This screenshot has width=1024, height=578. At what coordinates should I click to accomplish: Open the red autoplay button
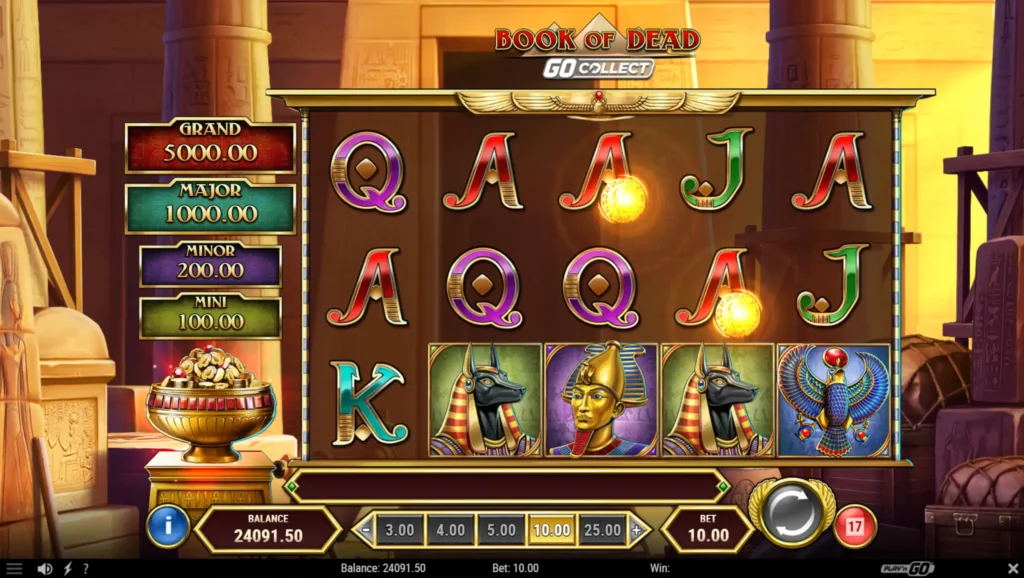coord(854,527)
